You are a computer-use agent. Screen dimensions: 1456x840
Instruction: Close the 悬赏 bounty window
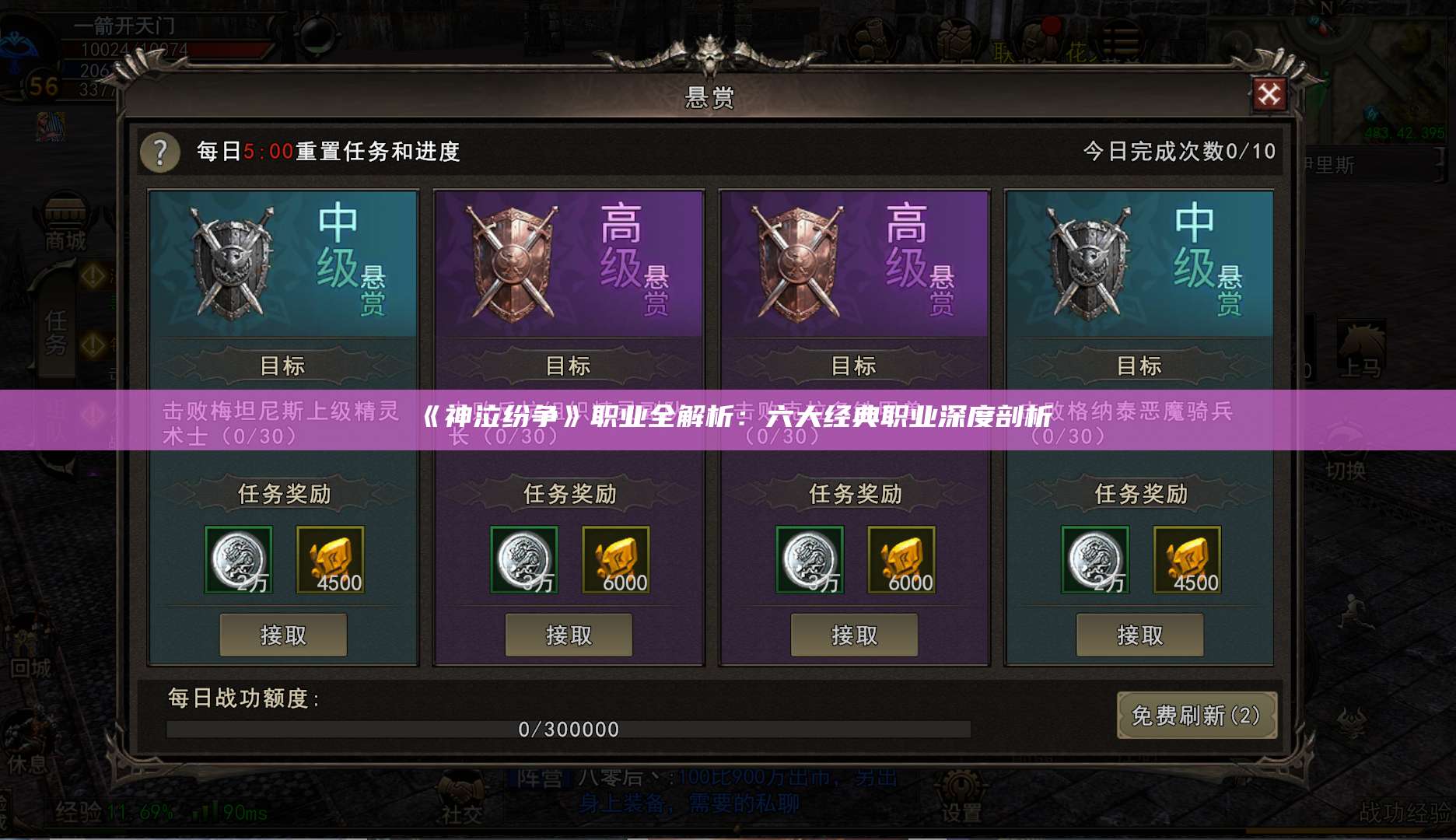point(1269,93)
